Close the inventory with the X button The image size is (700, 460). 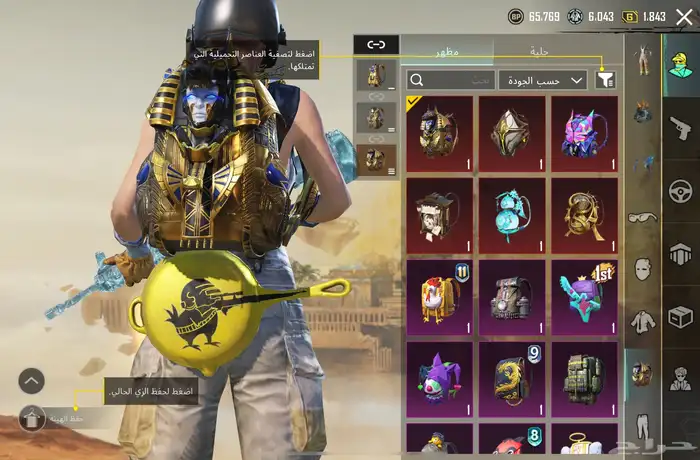click(x=683, y=17)
